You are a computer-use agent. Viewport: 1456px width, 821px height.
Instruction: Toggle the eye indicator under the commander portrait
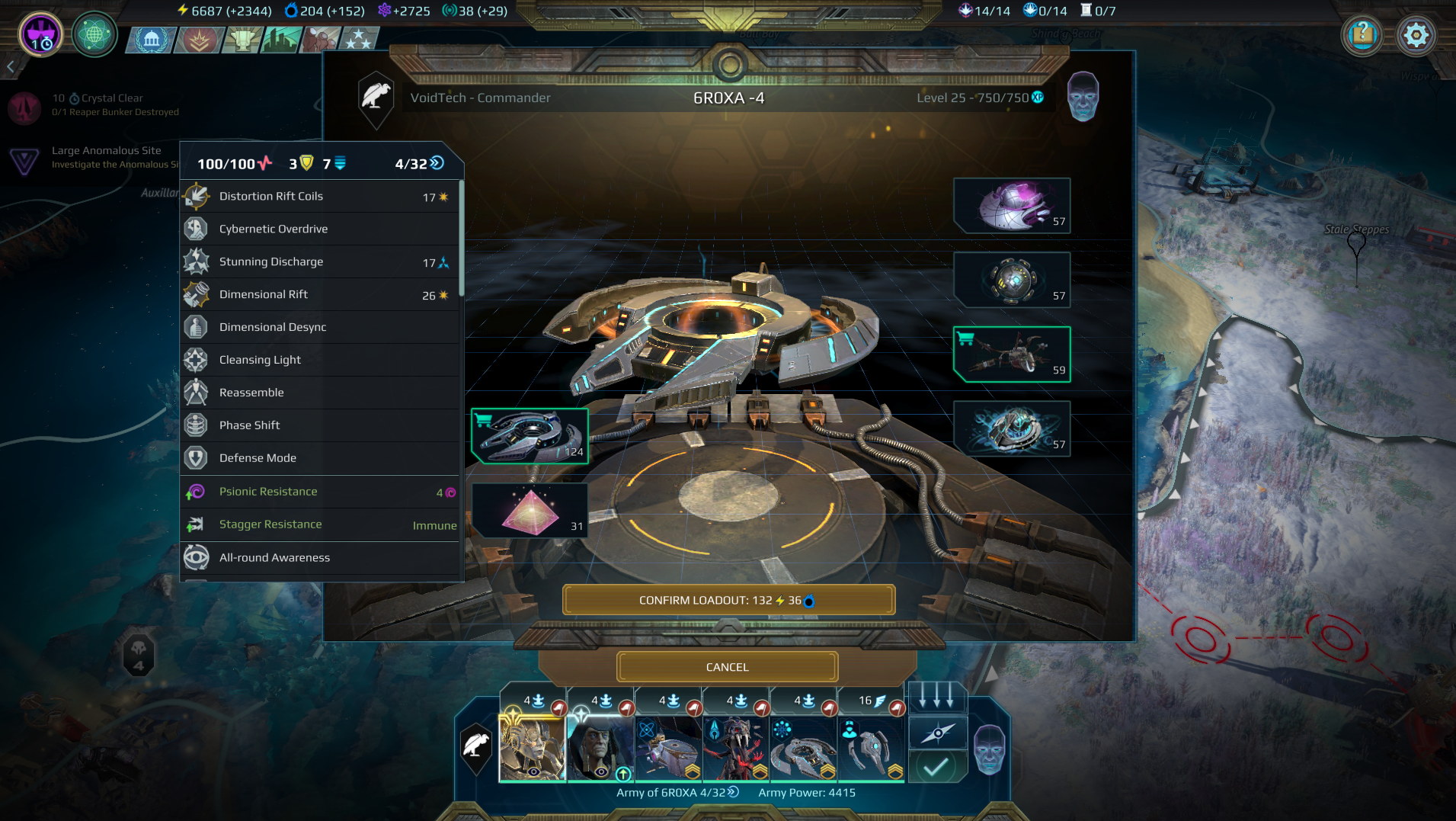pyautogui.click(x=533, y=771)
